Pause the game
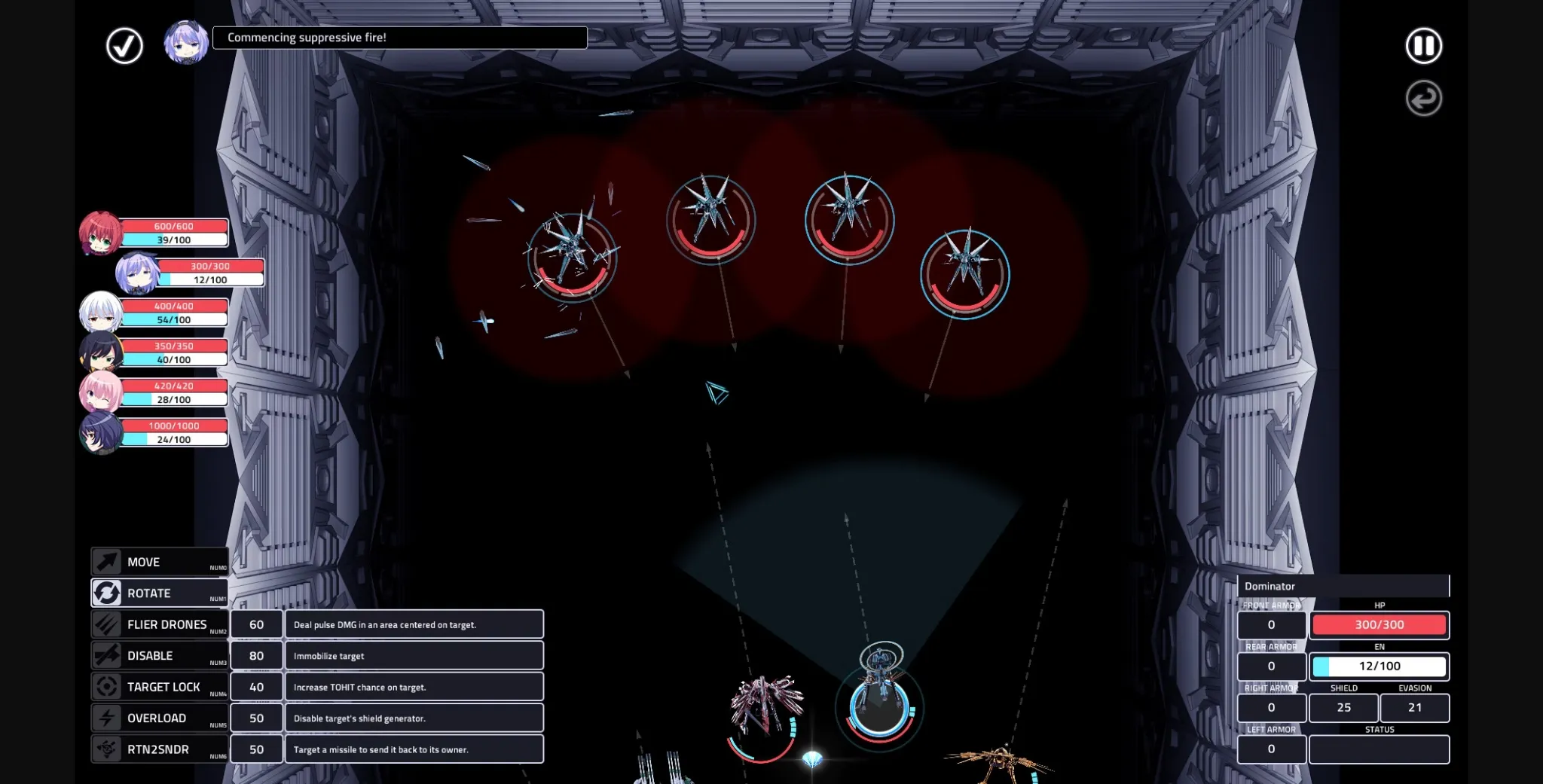This screenshot has height=784, width=1543. click(x=1424, y=46)
